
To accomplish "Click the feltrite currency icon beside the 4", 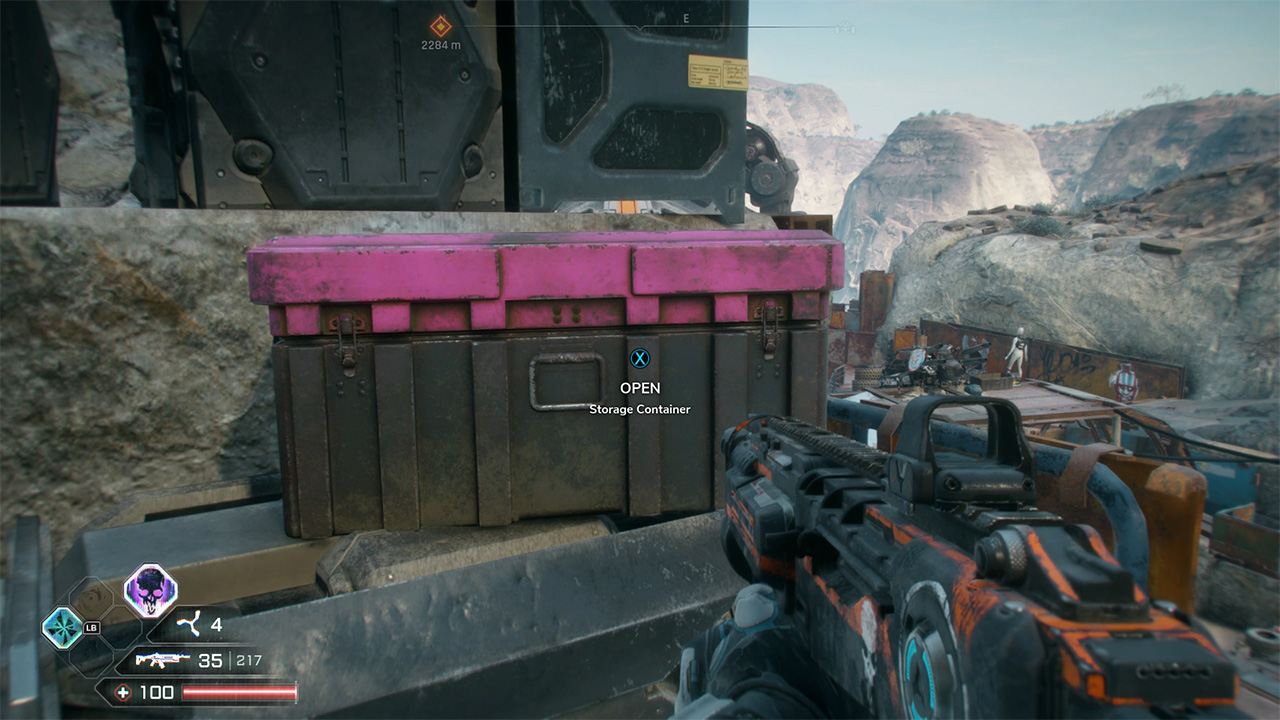I will (189, 622).
